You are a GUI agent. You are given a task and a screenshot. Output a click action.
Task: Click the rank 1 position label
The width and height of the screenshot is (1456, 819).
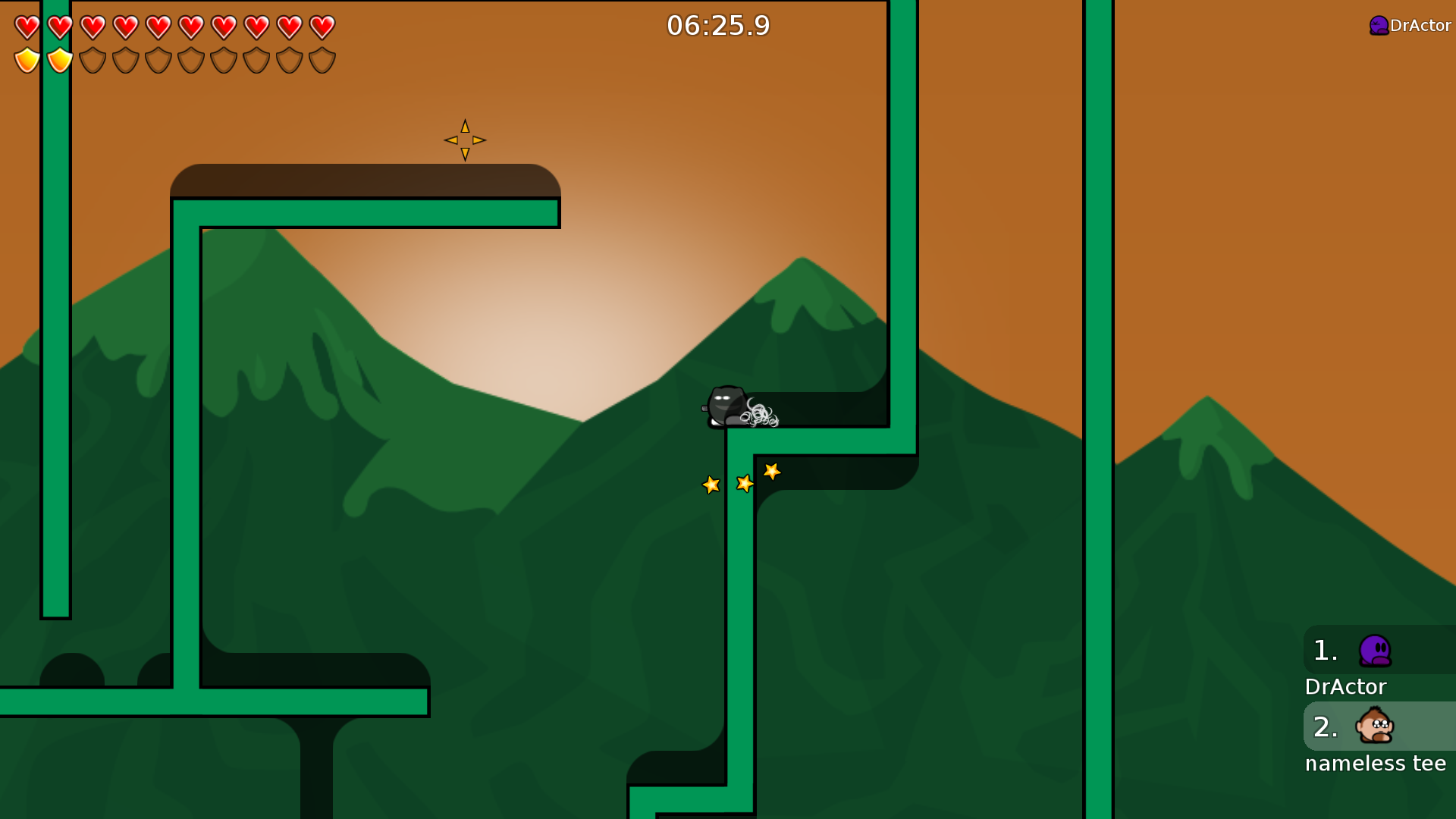1325,651
